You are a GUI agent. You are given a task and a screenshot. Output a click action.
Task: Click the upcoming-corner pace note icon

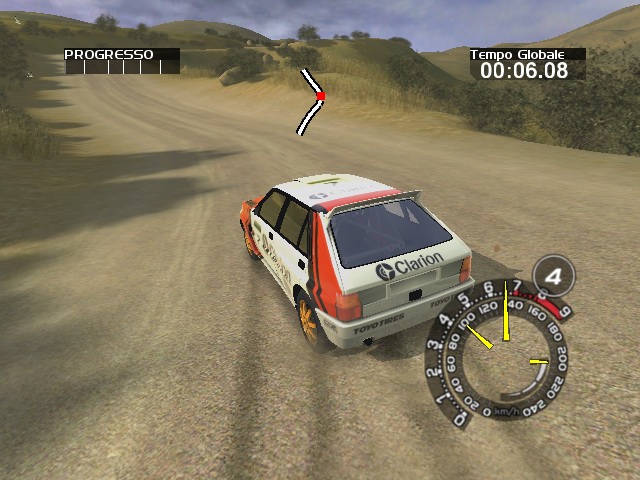click(312, 100)
